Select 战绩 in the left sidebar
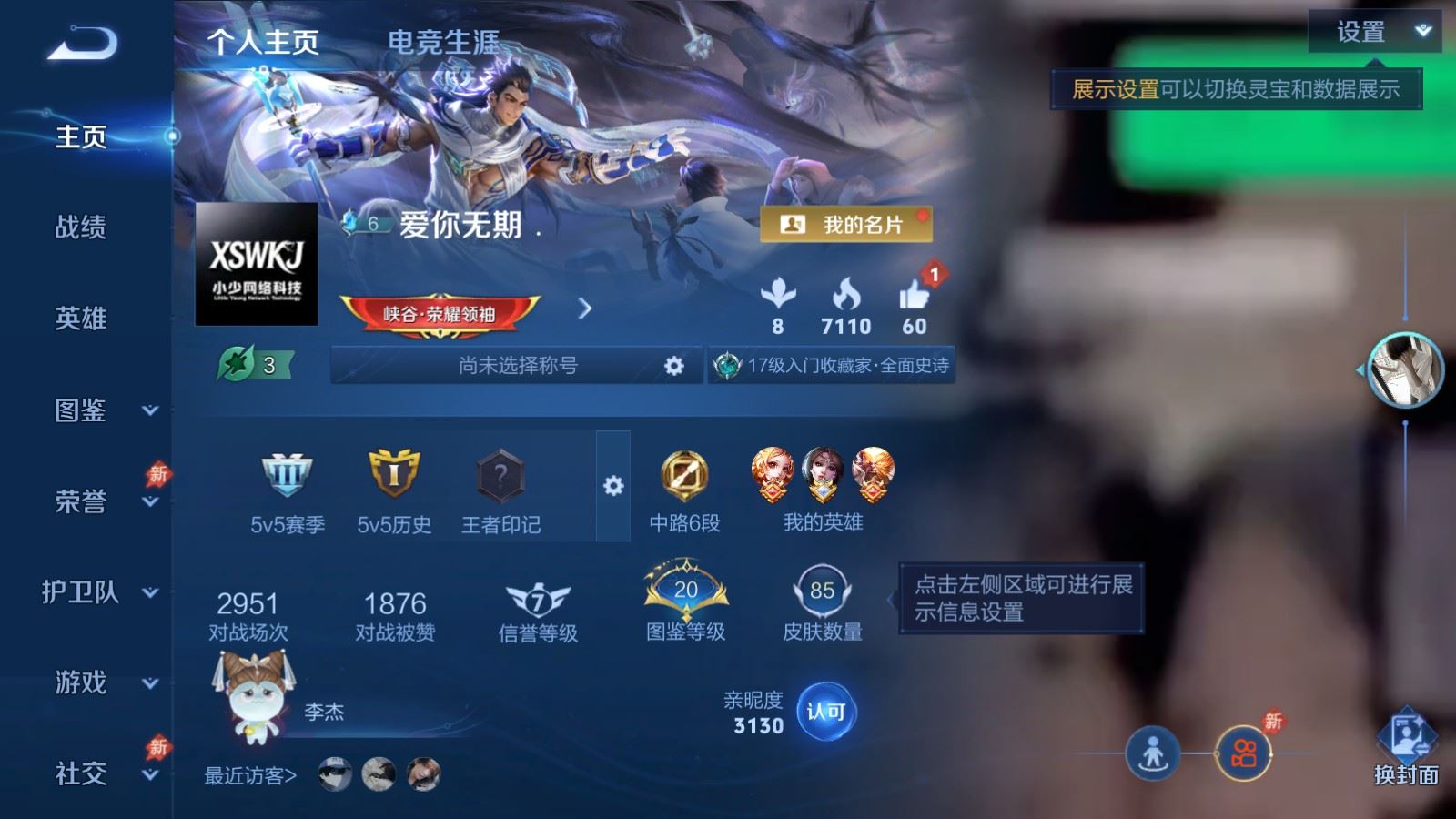The image size is (1456, 819). coord(79,229)
